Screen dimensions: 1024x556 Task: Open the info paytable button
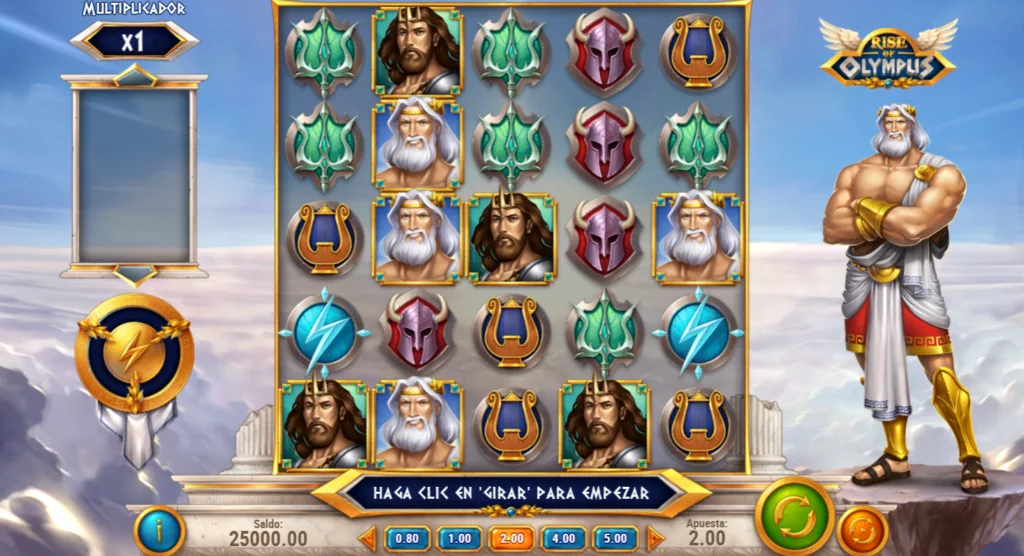(158, 530)
